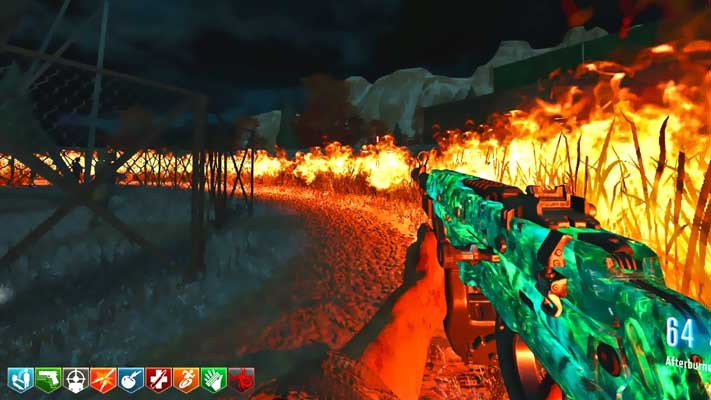Click the orange running figure perk icon
Image resolution: width=711 pixels, height=400 pixels.
coord(186,380)
